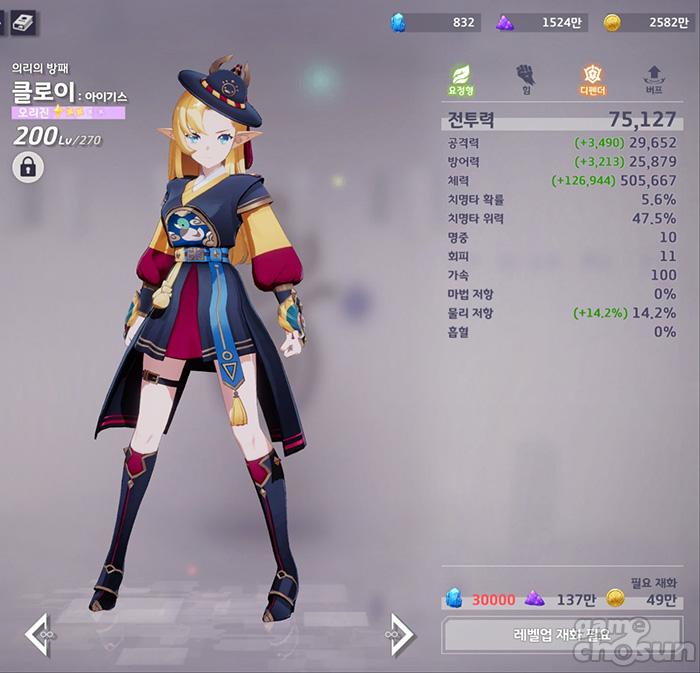Show the next character with the right arrow
The width and height of the screenshot is (700, 673).
(400, 635)
